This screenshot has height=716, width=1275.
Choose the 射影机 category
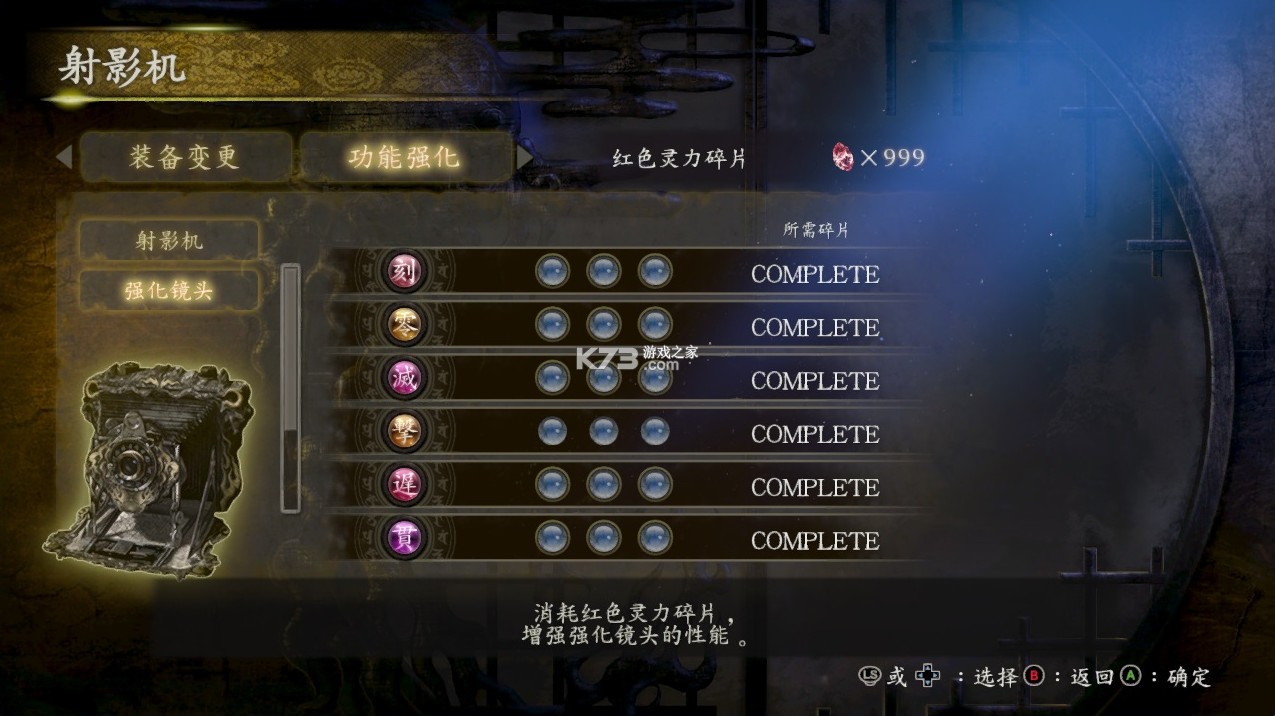click(x=169, y=240)
